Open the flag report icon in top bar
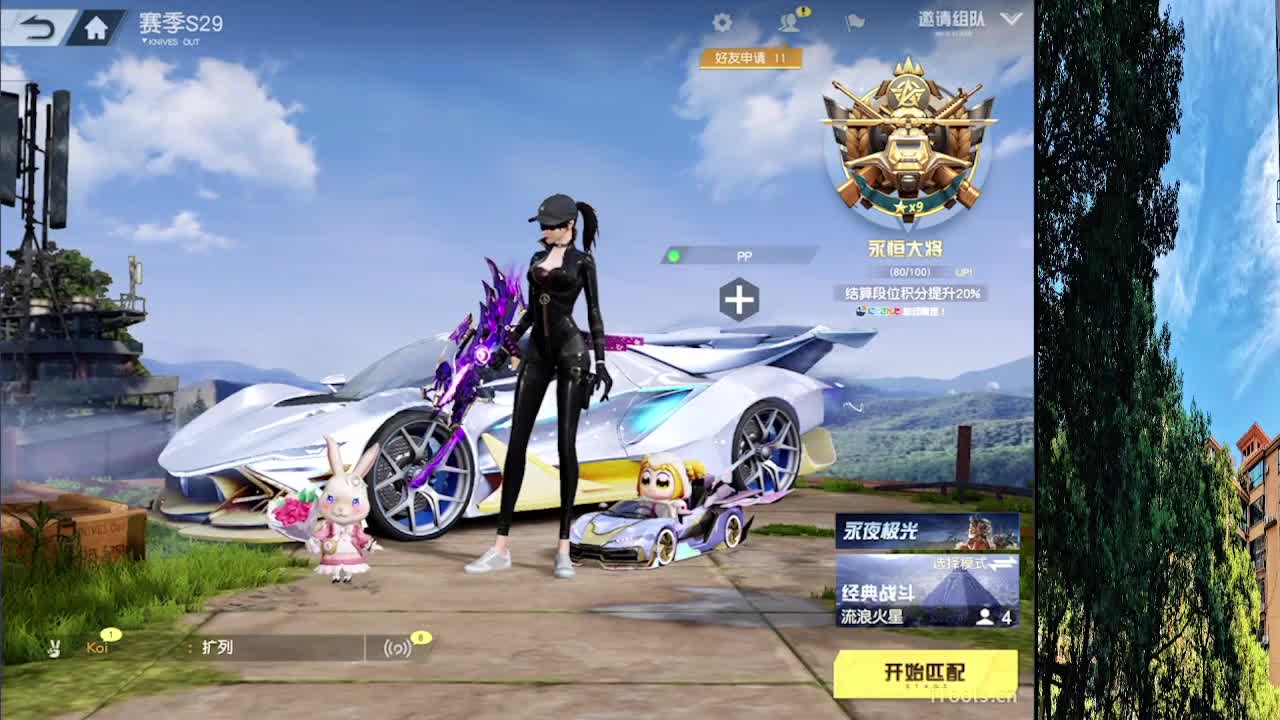This screenshot has width=1280, height=720. [853, 19]
